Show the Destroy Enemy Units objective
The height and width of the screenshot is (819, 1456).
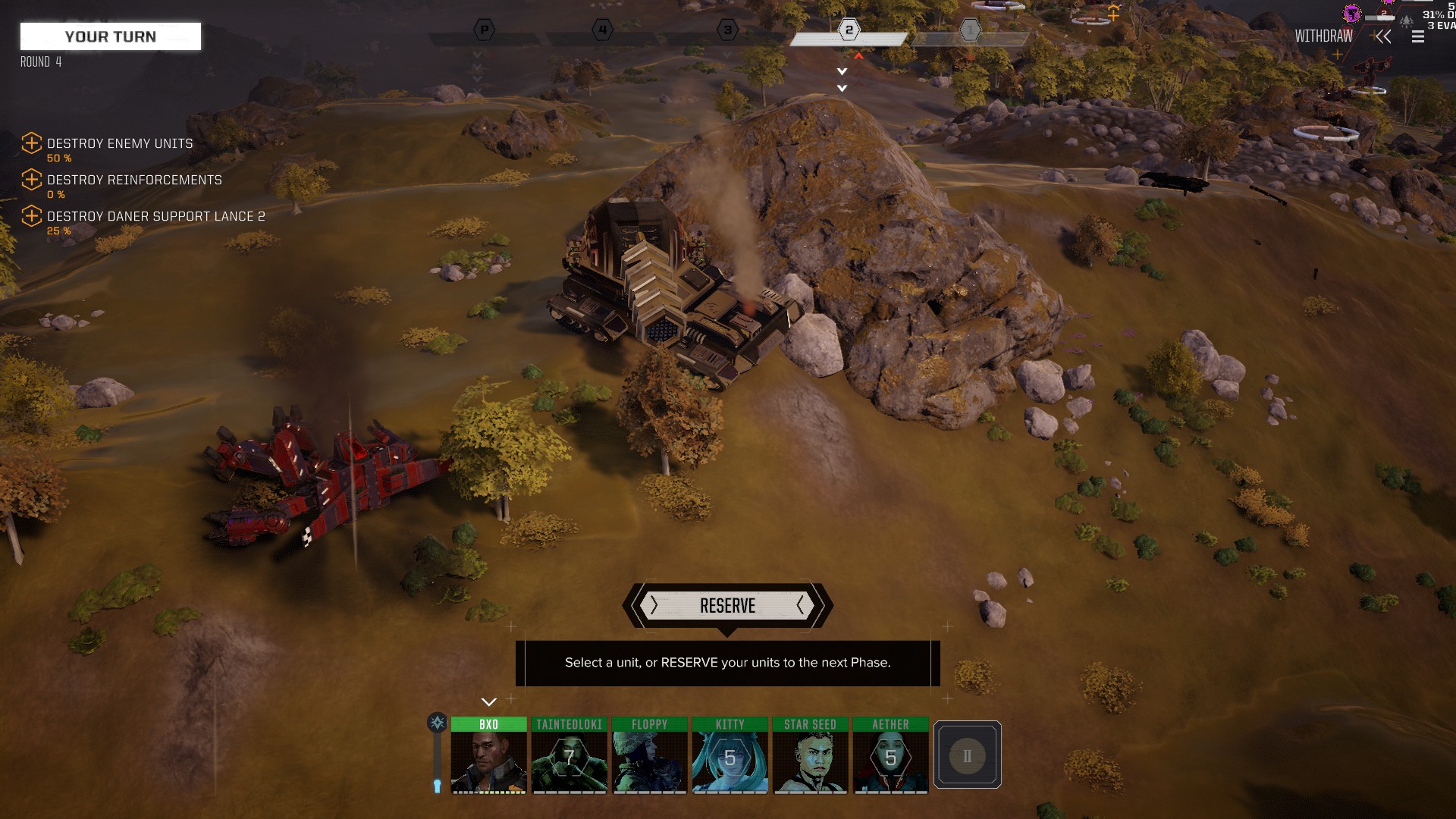pos(120,143)
